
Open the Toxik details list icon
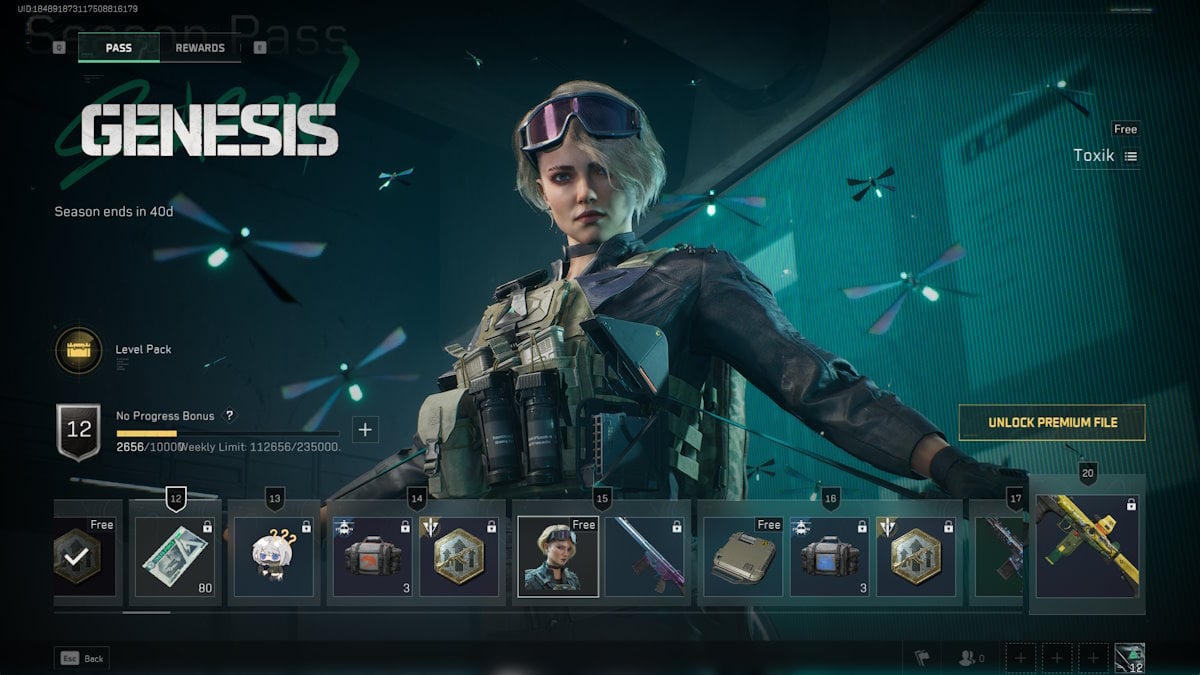click(x=1131, y=156)
